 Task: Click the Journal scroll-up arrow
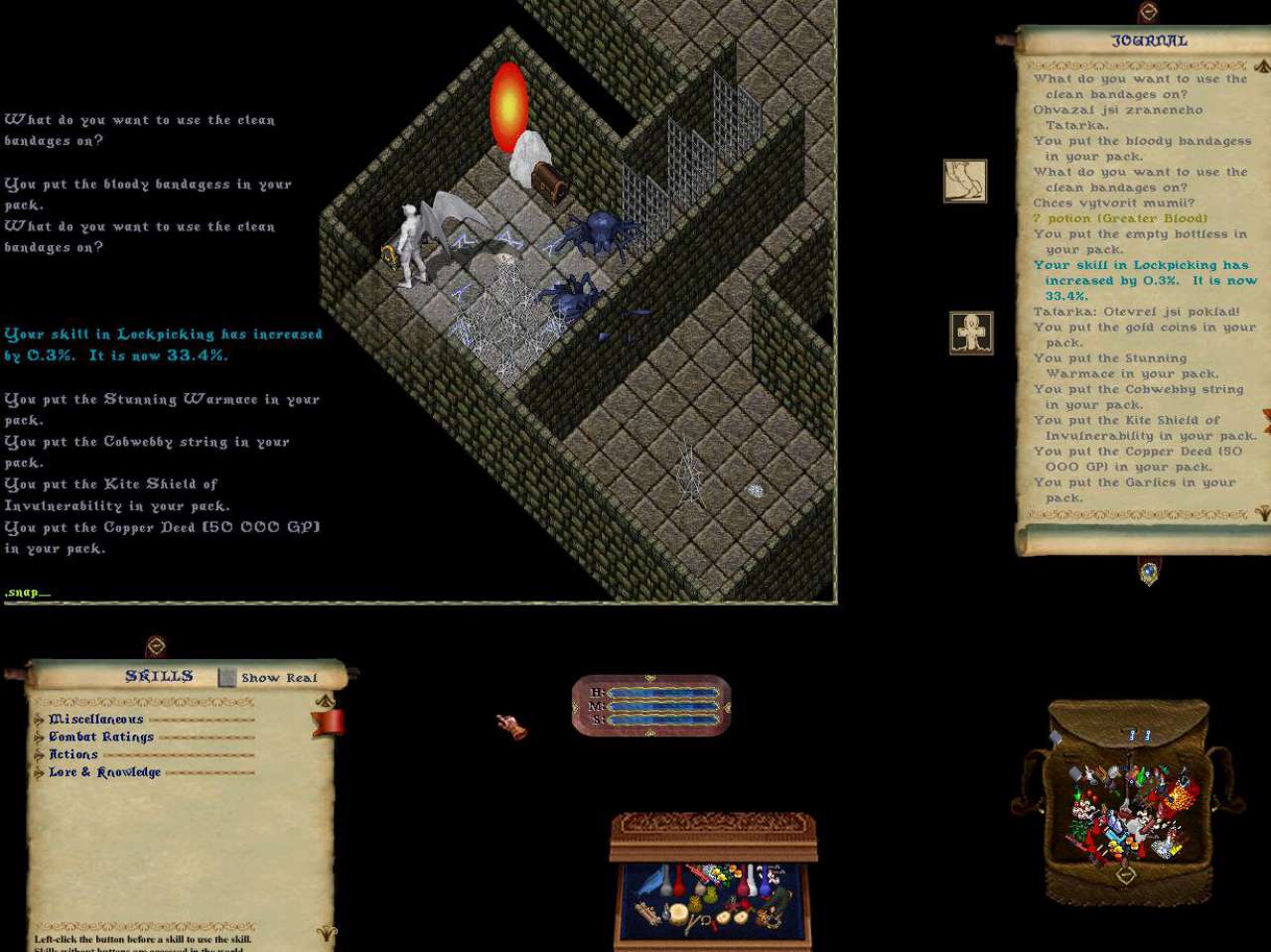pos(1261,66)
